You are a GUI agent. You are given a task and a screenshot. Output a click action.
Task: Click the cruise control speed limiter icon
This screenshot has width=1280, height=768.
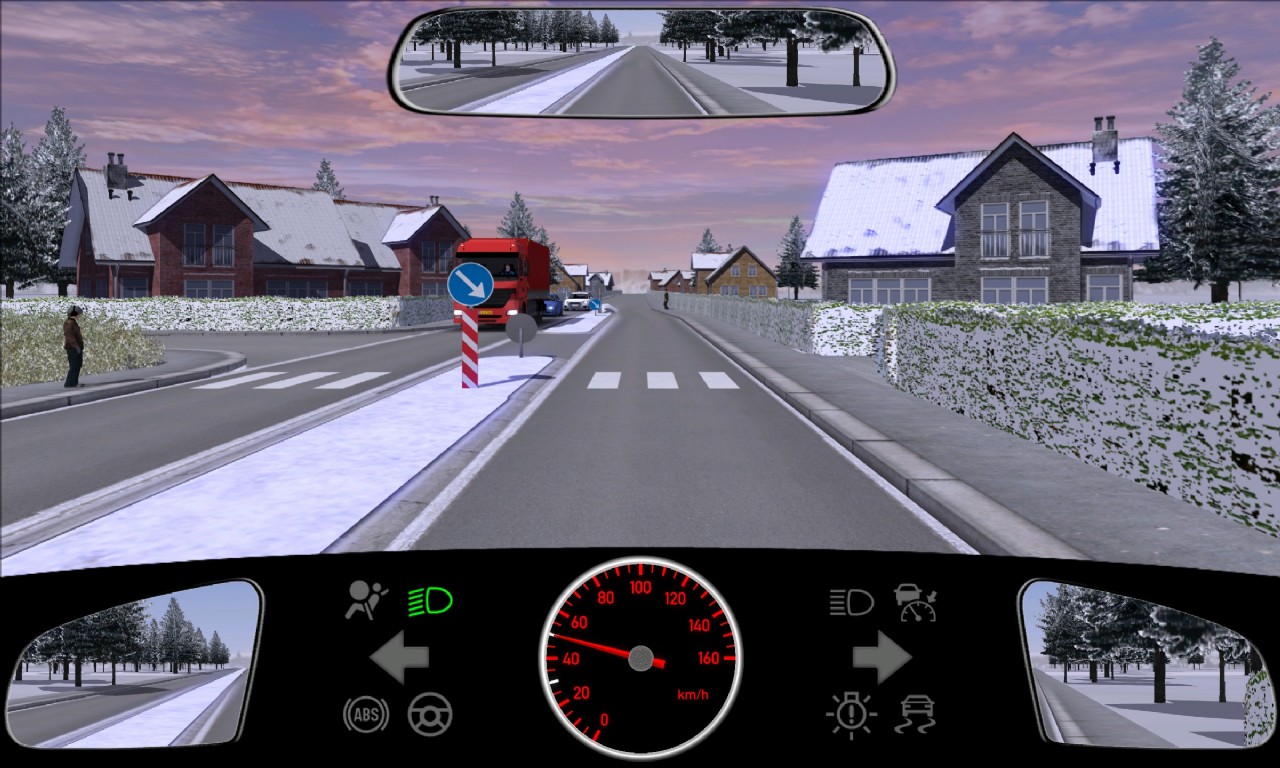(x=915, y=602)
